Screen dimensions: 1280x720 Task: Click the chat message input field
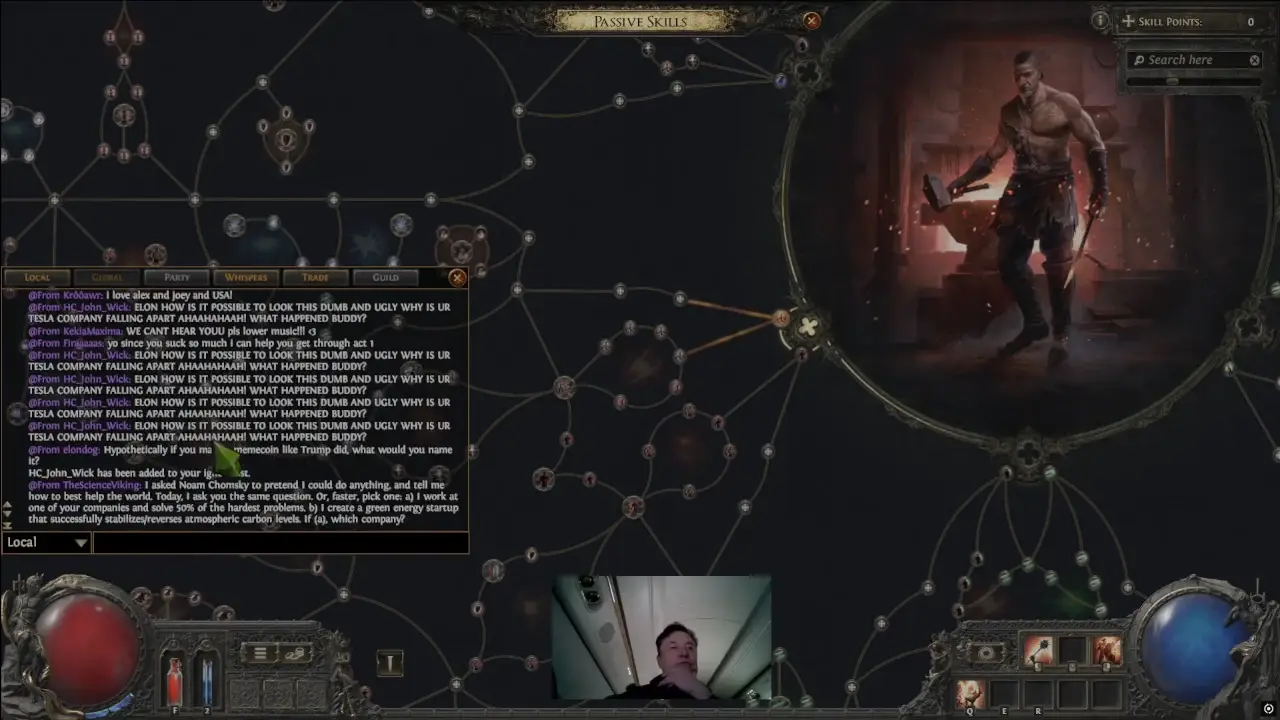[280, 541]
